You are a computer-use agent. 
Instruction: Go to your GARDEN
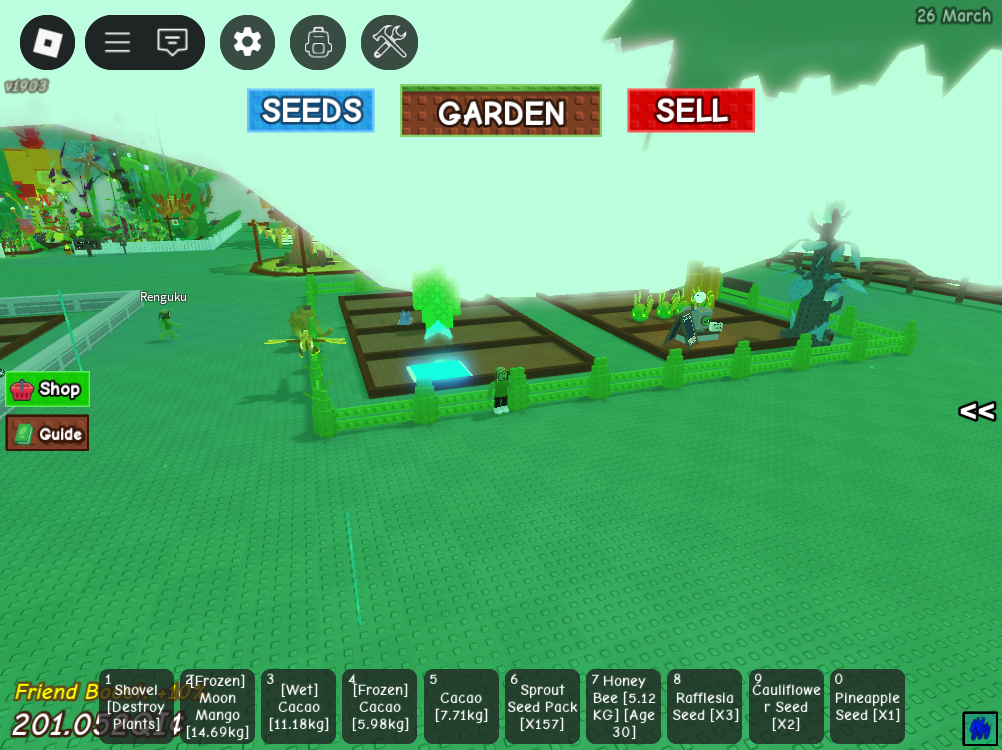pos(501,111)
